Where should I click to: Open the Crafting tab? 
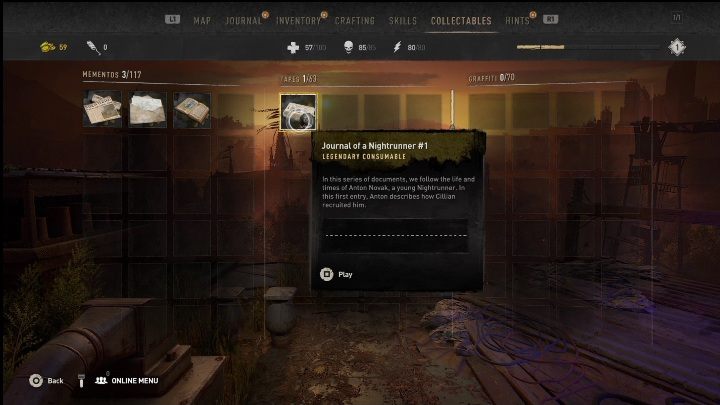355,20
